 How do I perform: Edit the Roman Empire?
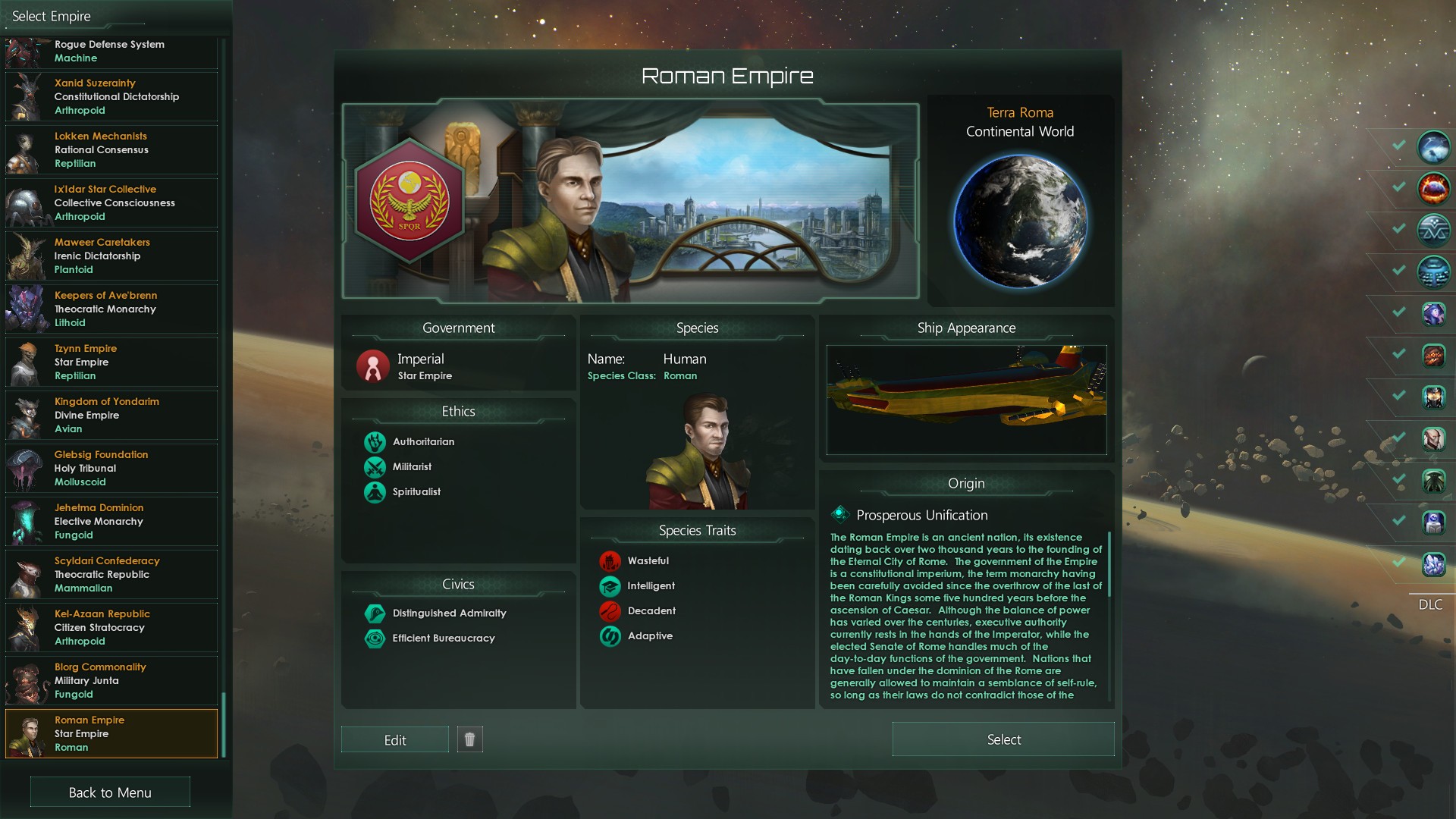[x=394, y=740]
